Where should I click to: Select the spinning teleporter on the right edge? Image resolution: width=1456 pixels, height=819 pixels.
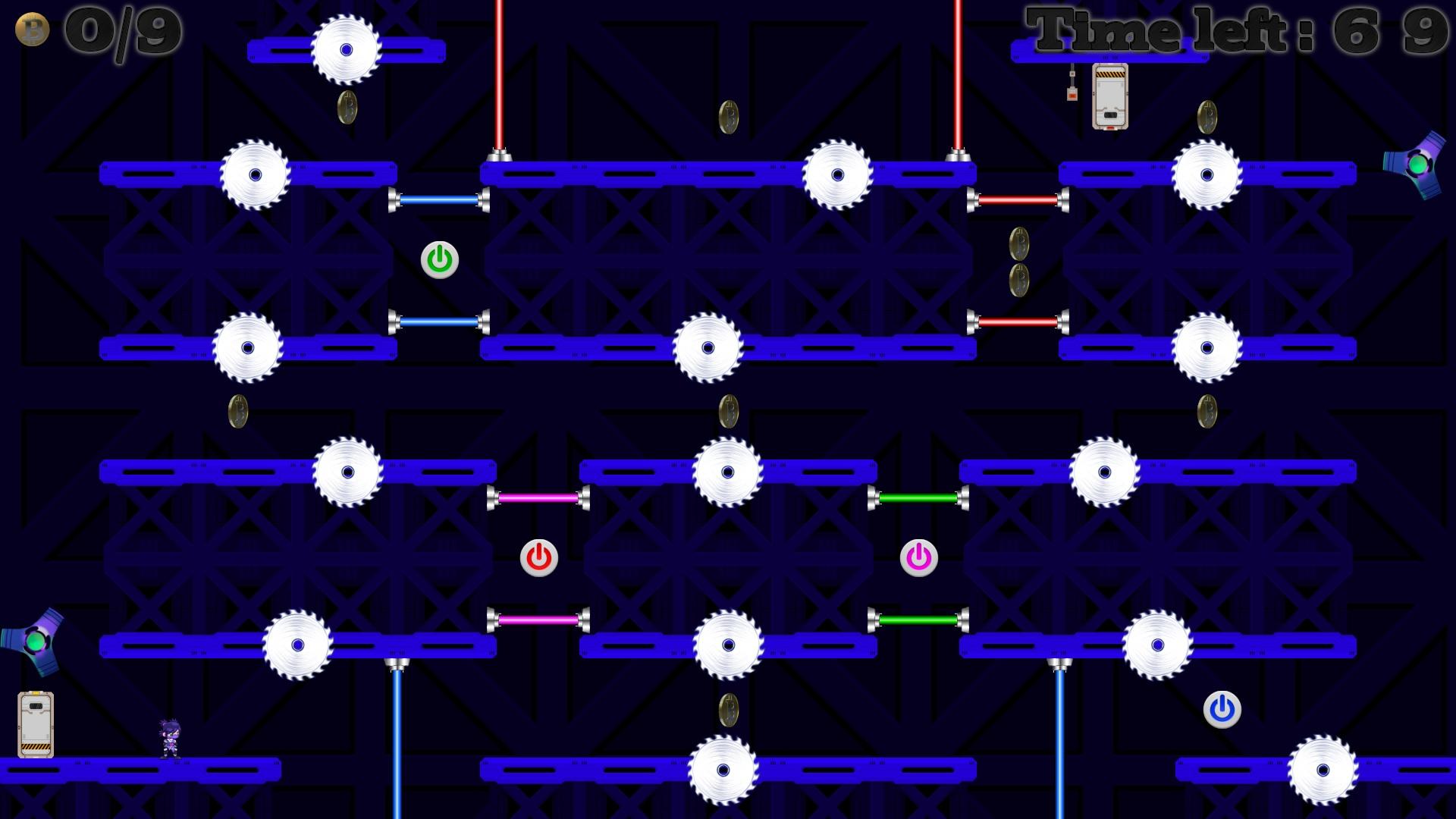pyautogui.click(x=1420, y=165)
